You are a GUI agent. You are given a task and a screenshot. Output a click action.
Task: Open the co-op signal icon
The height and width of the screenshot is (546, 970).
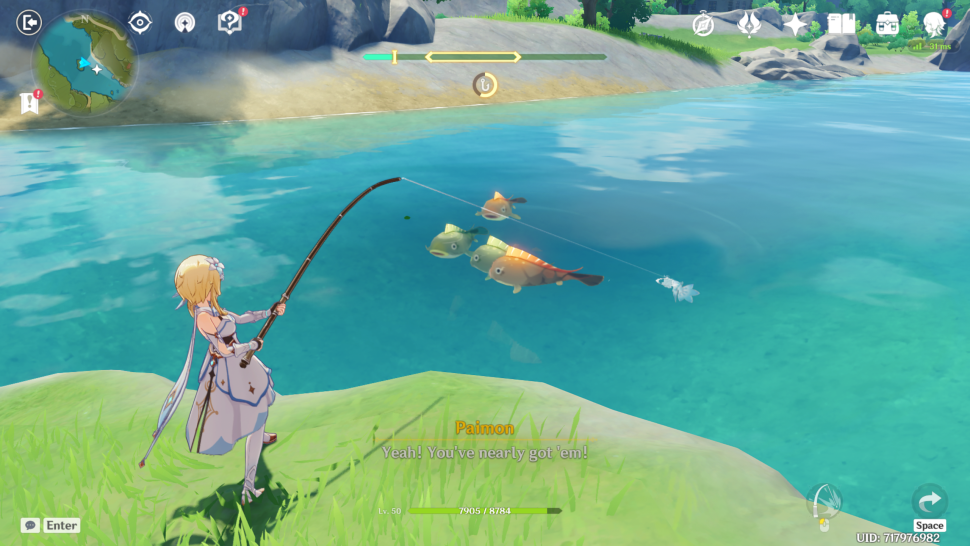coord(184,22)
